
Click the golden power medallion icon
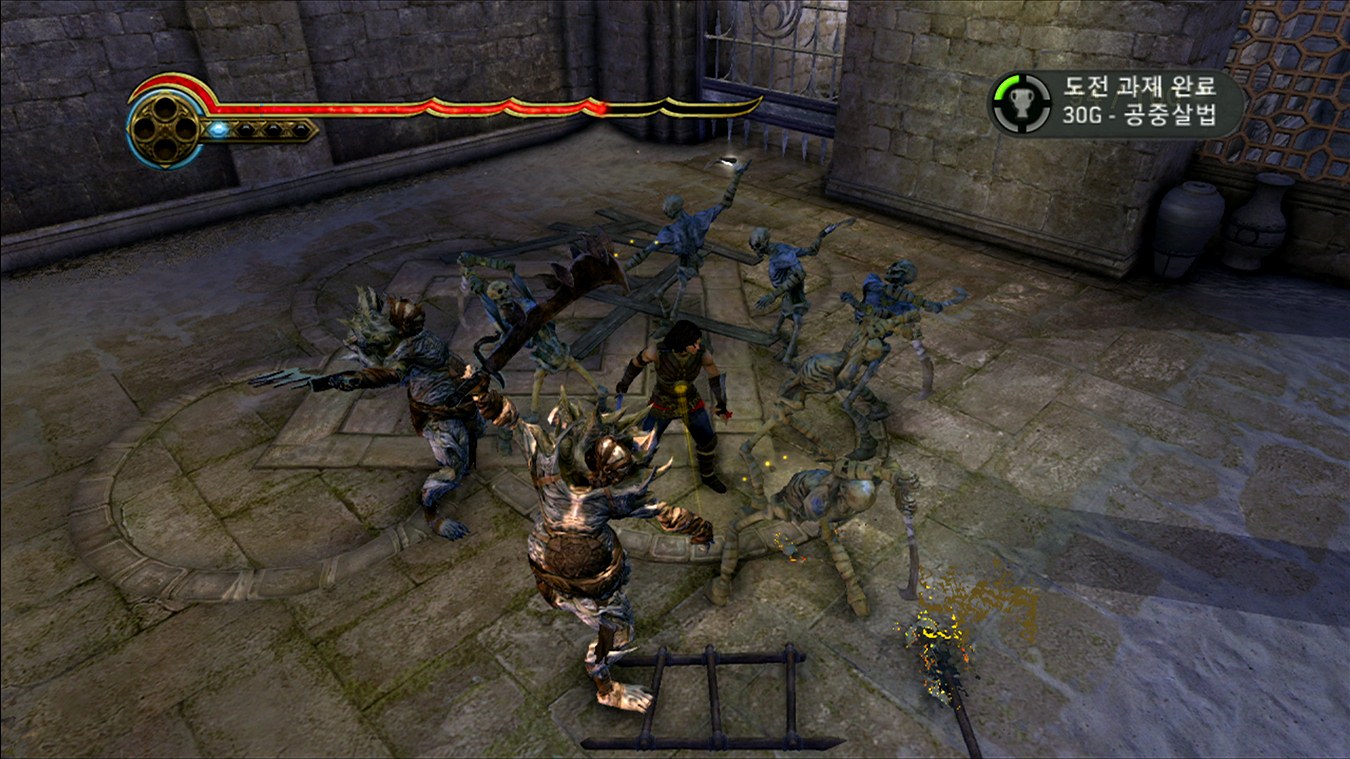[165, 128]
